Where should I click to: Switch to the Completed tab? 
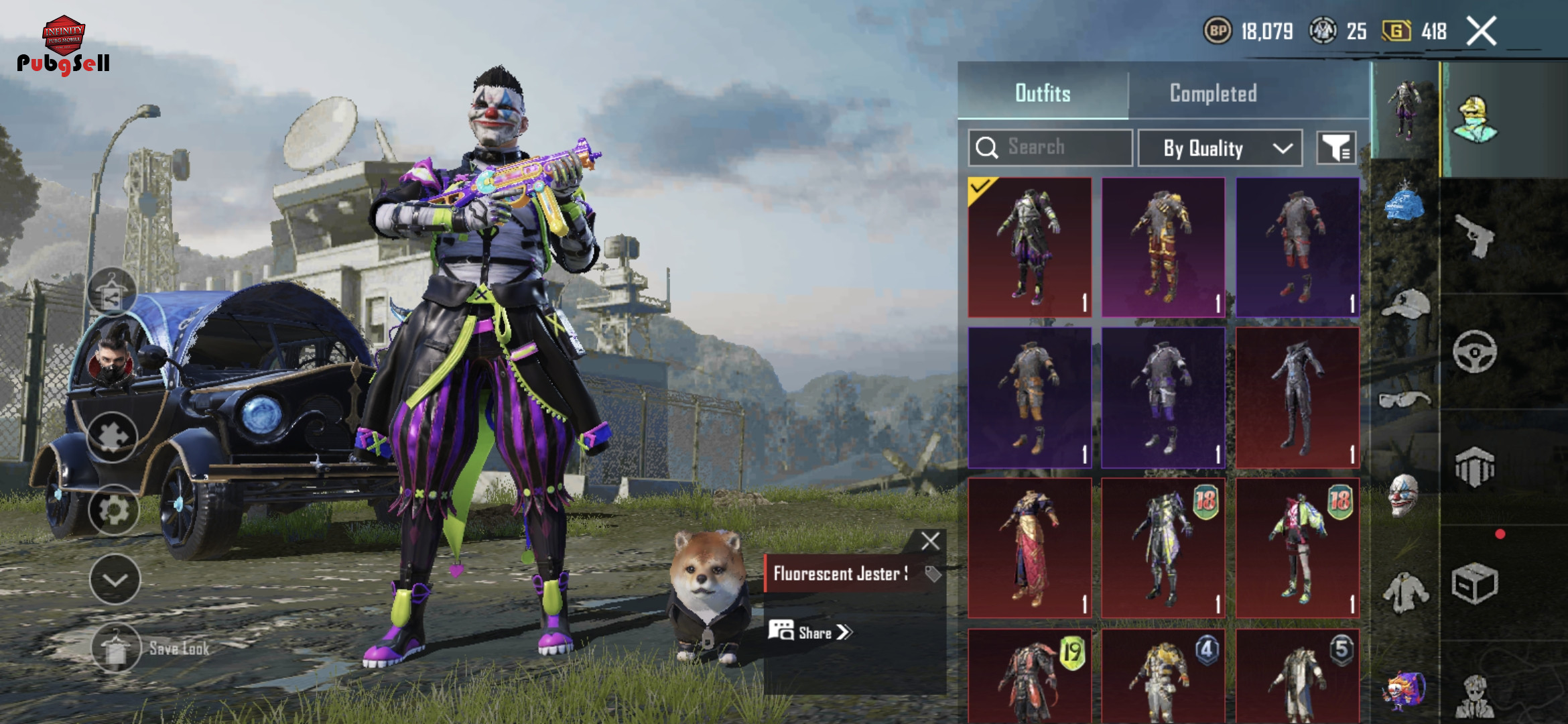1213,93
